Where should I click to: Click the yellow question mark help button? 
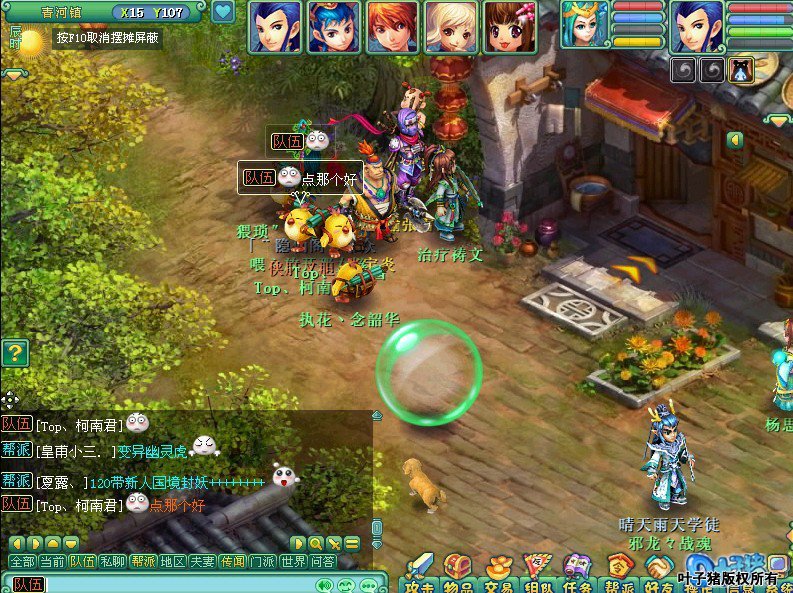click(x=14, y=353)
